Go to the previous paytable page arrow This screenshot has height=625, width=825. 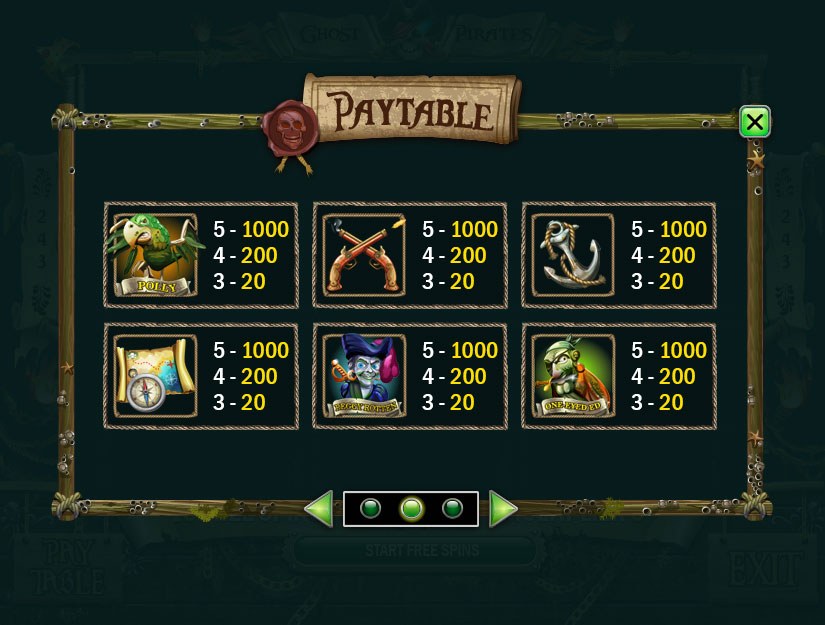318,509
